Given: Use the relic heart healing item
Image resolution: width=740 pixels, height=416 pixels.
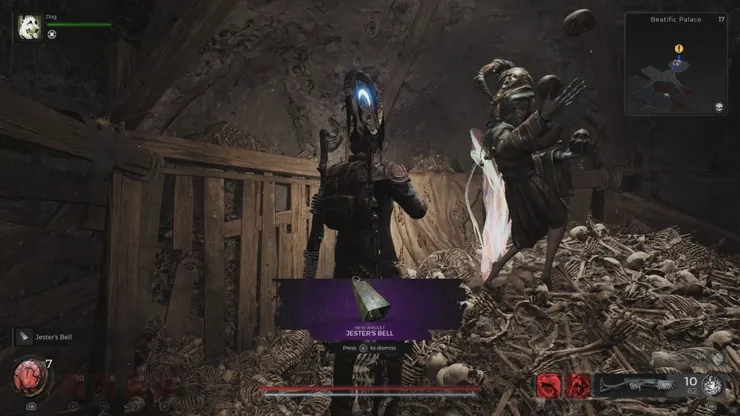Looking at the screenshot, I should [x=29, y=376].
